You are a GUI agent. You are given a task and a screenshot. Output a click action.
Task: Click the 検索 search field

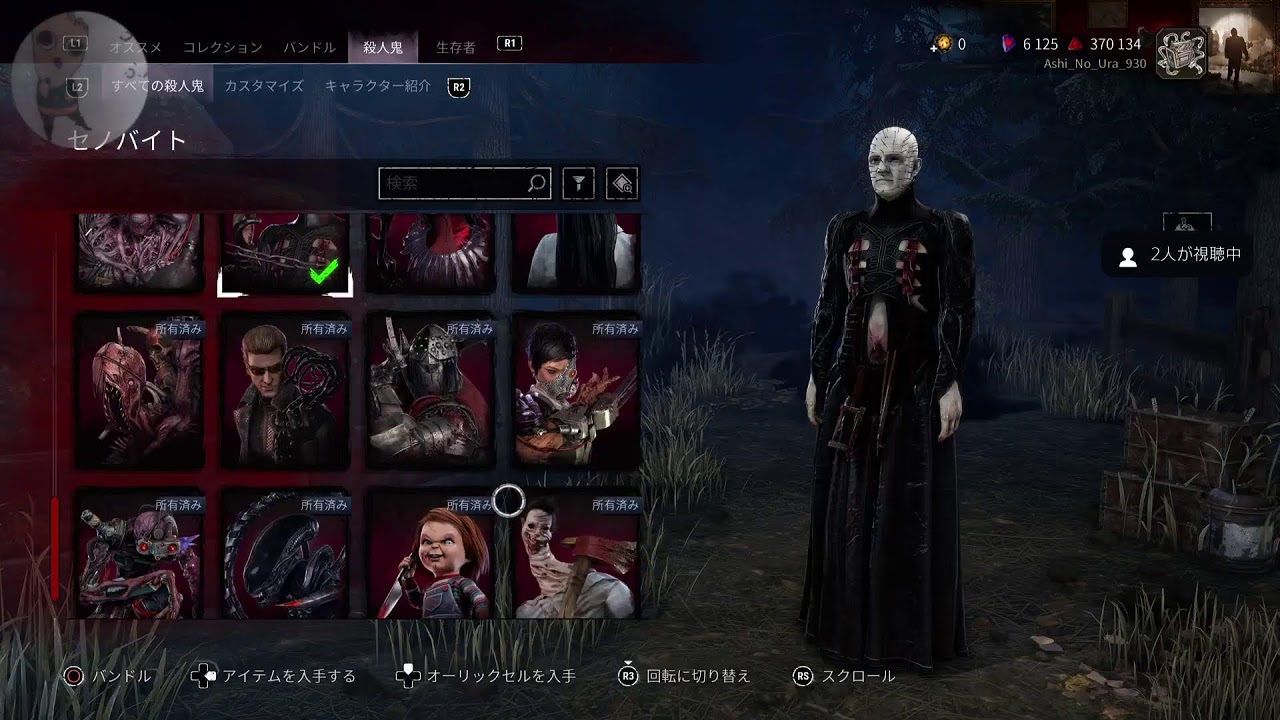pos(455,183)
